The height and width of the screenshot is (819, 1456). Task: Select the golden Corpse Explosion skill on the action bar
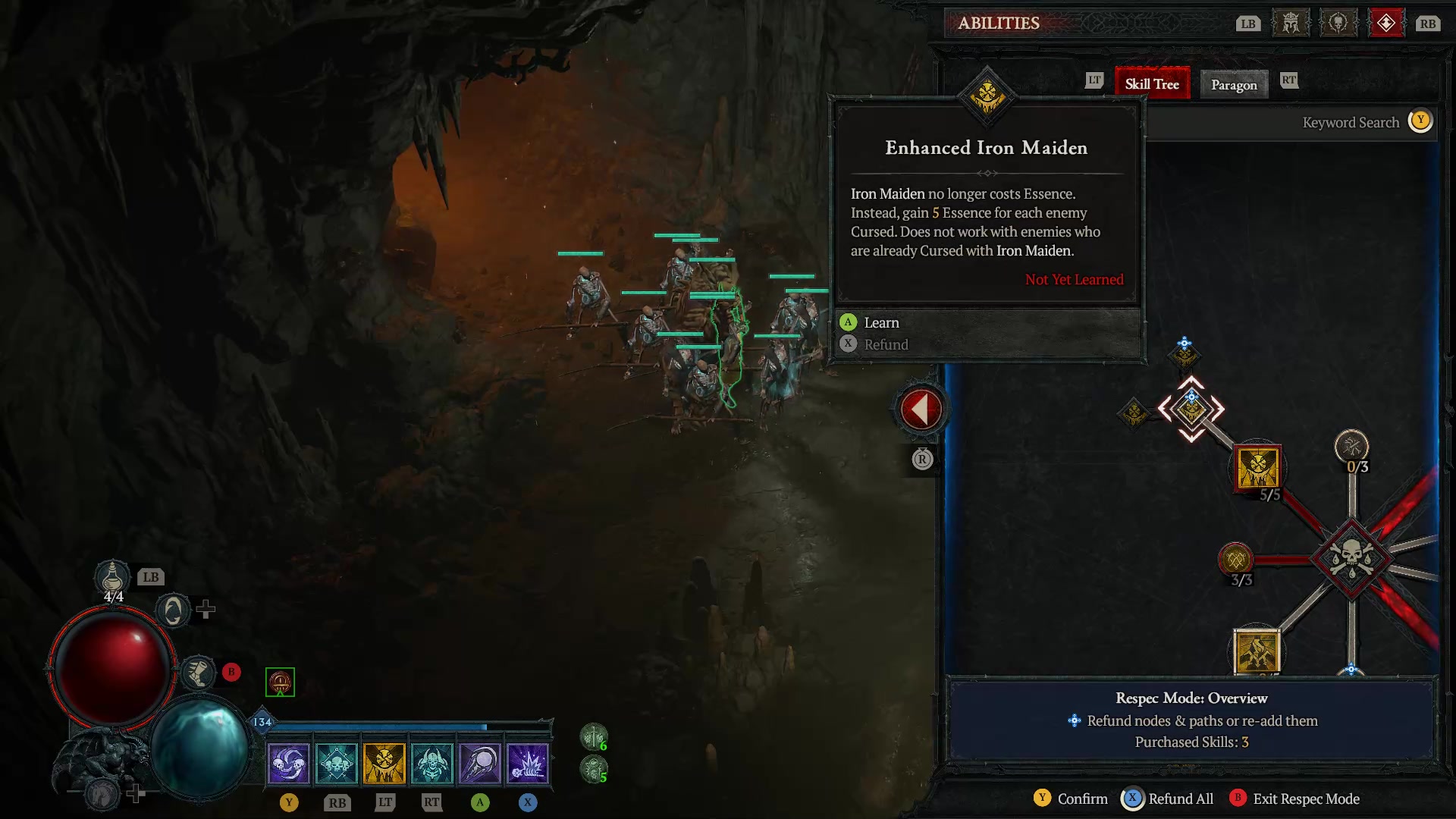(384, 762)
